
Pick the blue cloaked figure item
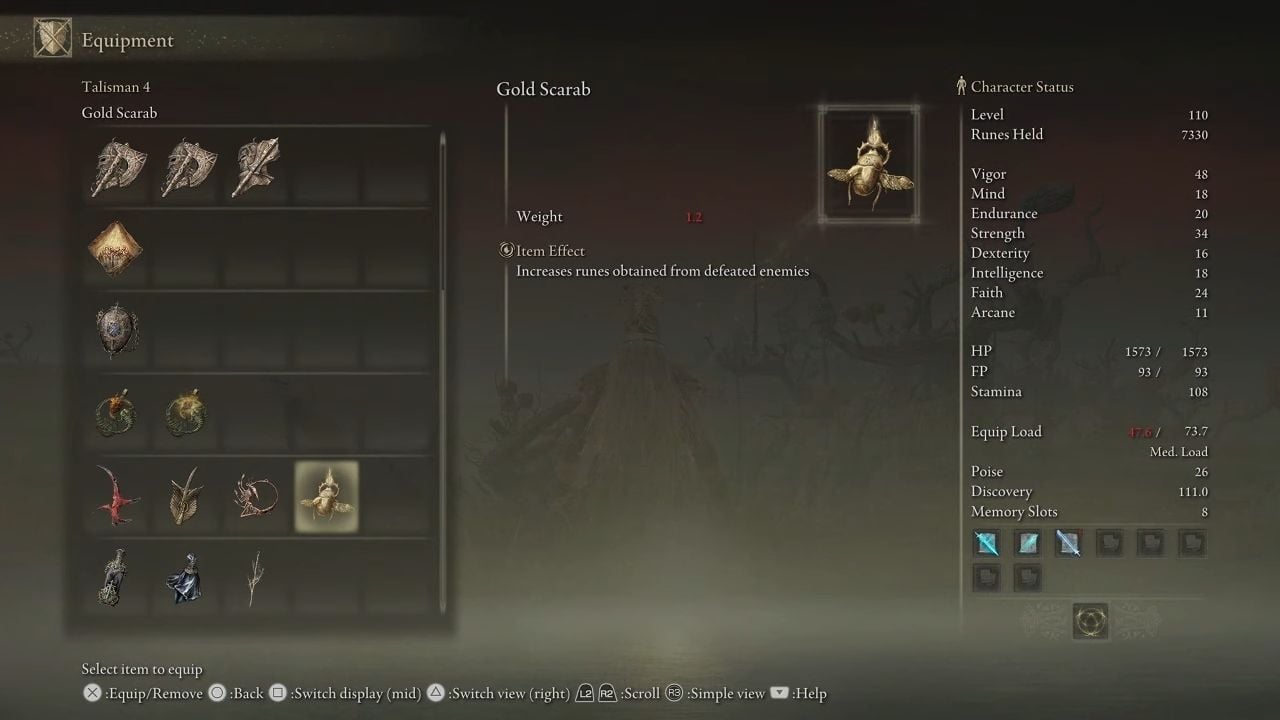[186, 577]
